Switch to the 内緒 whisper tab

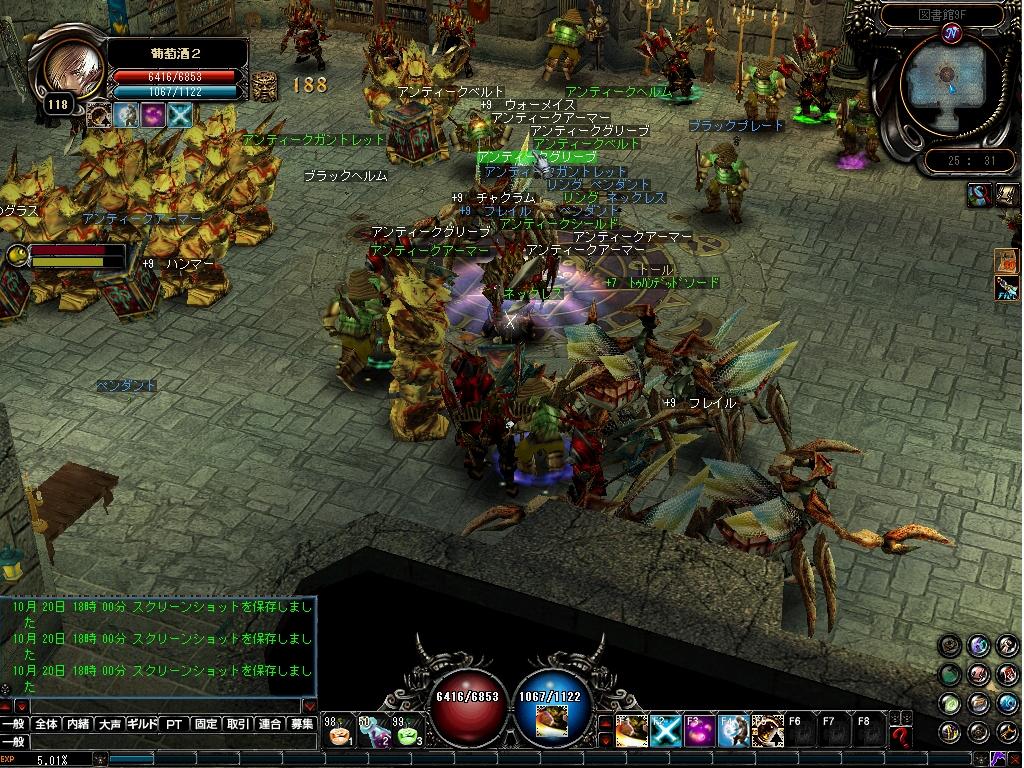[x=78, y=724]
